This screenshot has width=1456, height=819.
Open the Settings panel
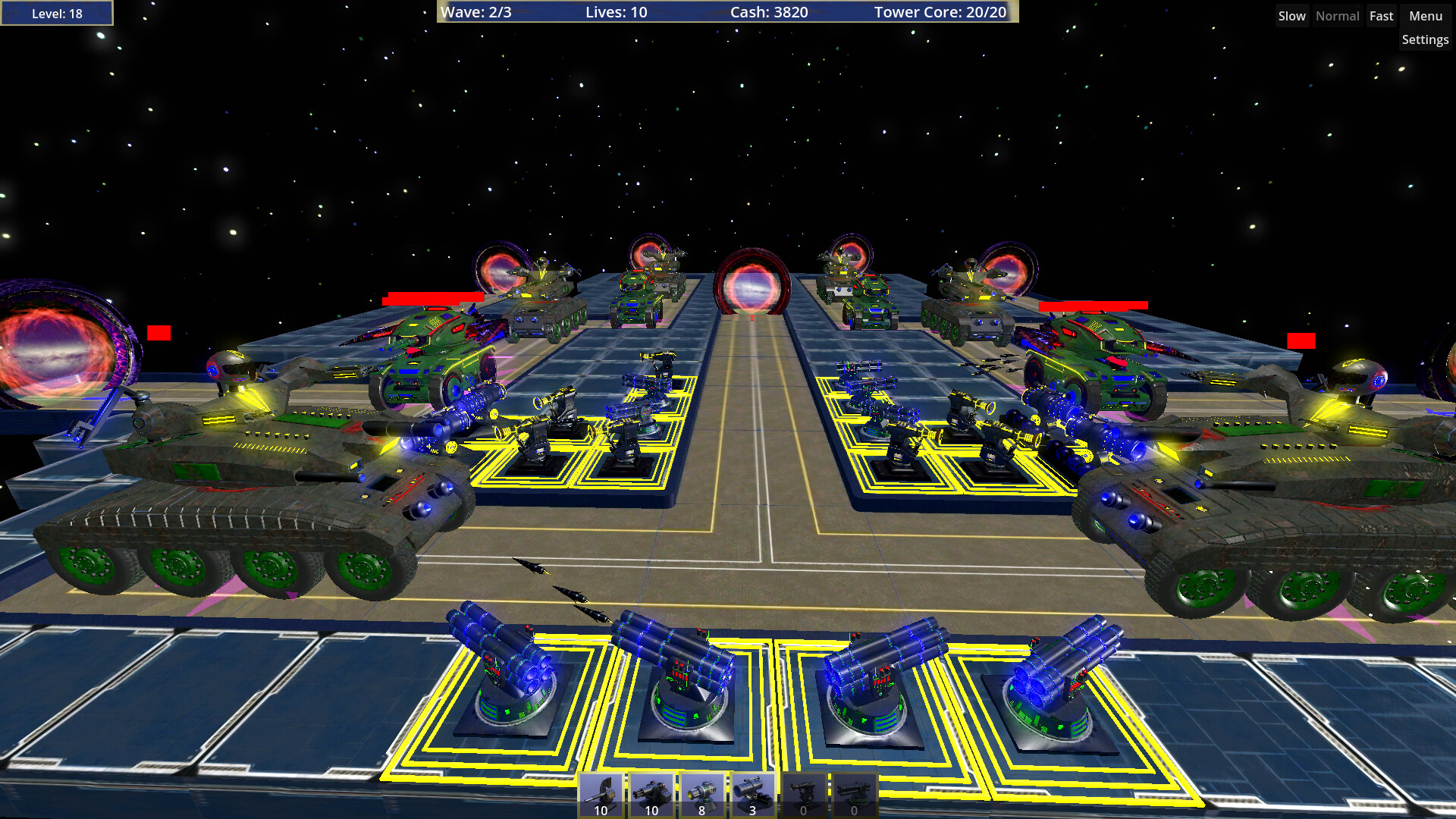click(x=1425, y=39)
